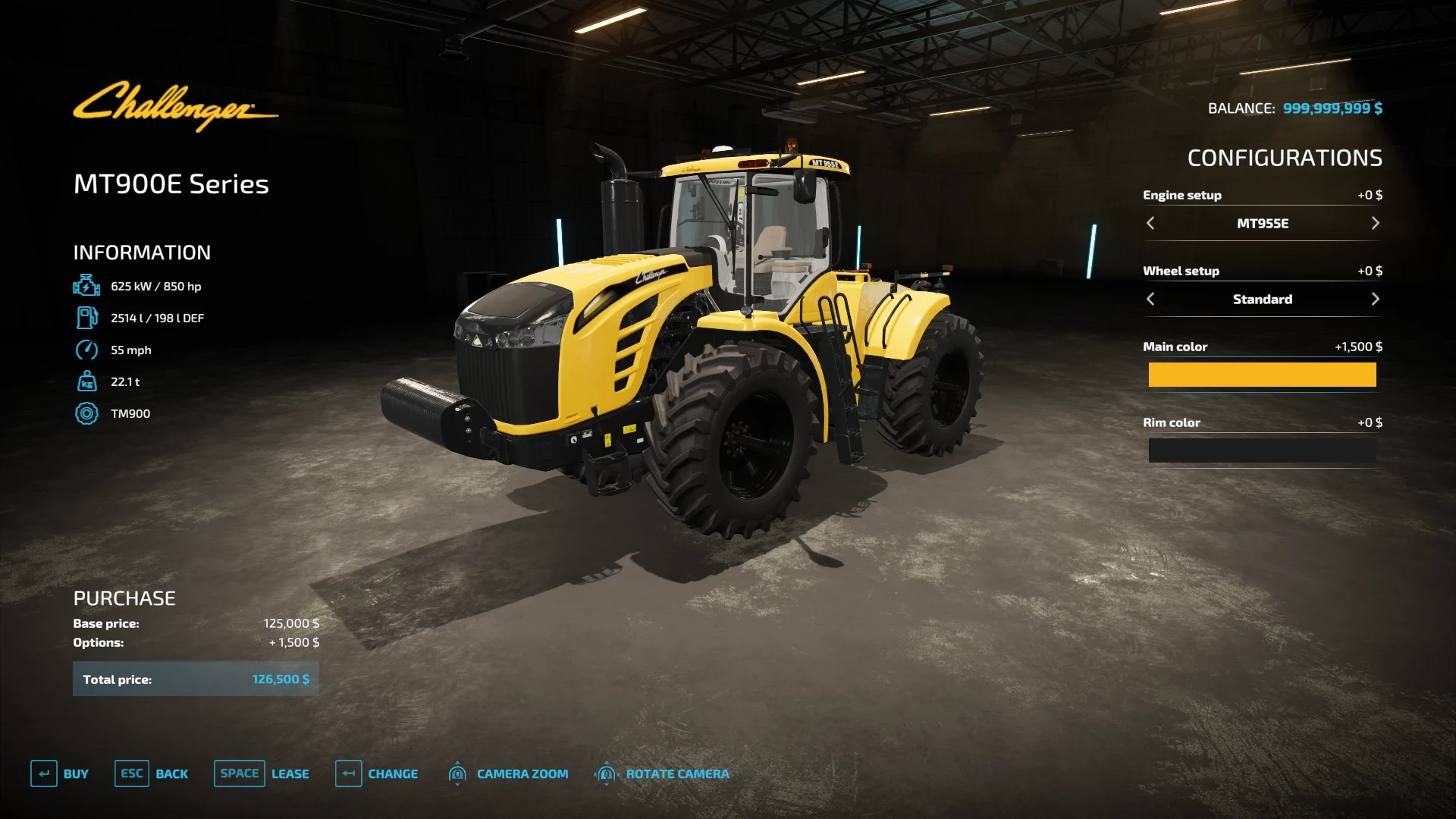Click the total price field
The width and height of the screenshot is (1456, 819).
pos(196,679)
